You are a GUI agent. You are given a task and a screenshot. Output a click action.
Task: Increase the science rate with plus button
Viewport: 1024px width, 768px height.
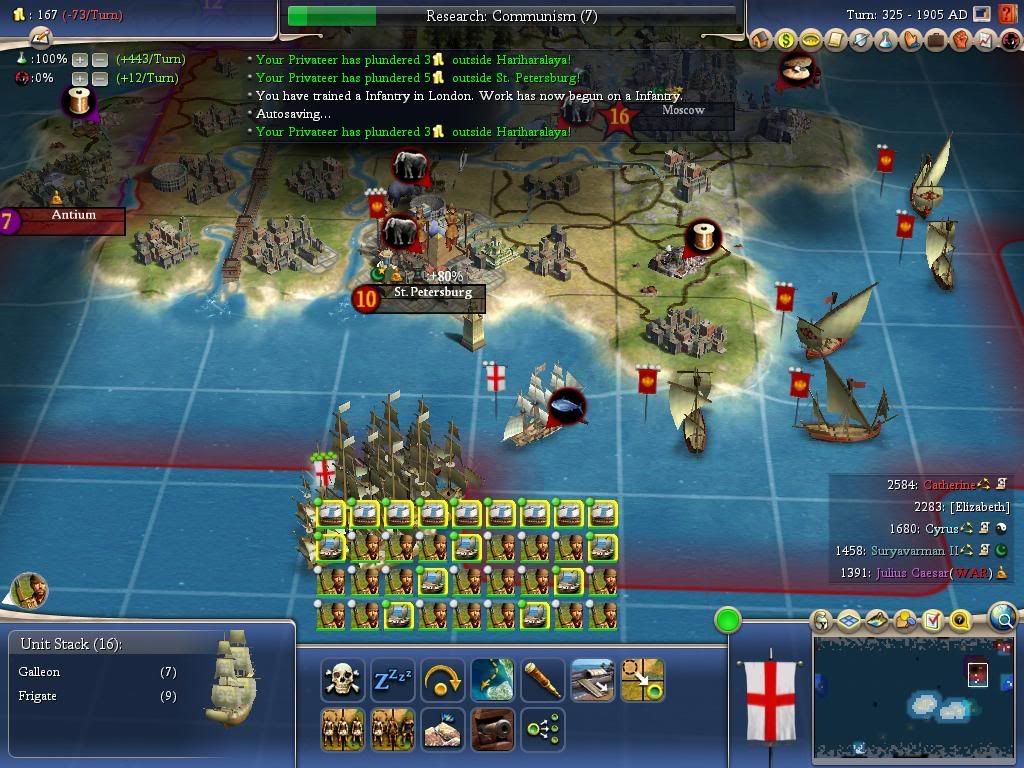(x=79, y=60)
